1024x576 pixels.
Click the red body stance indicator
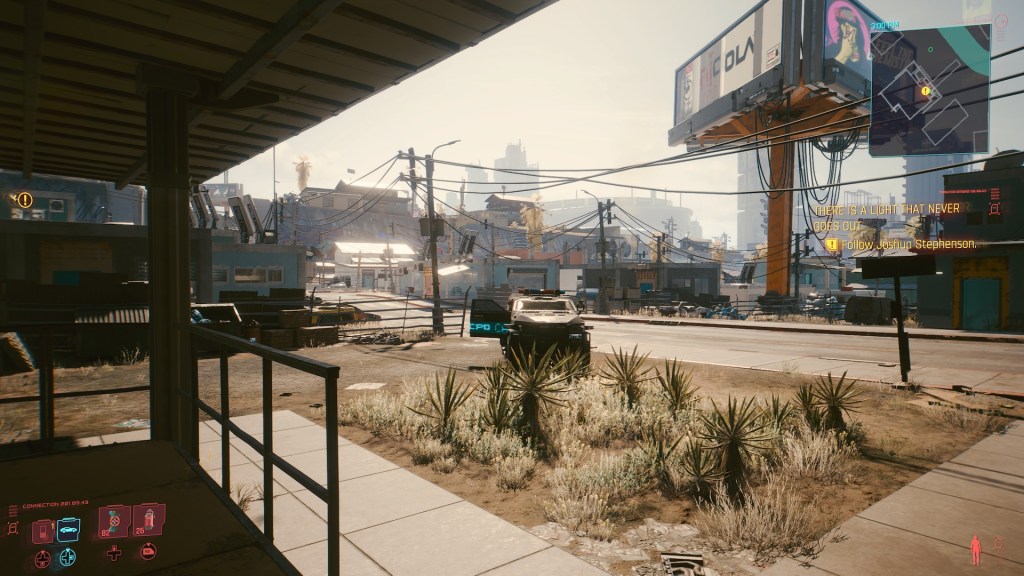(x=975, y=549)
